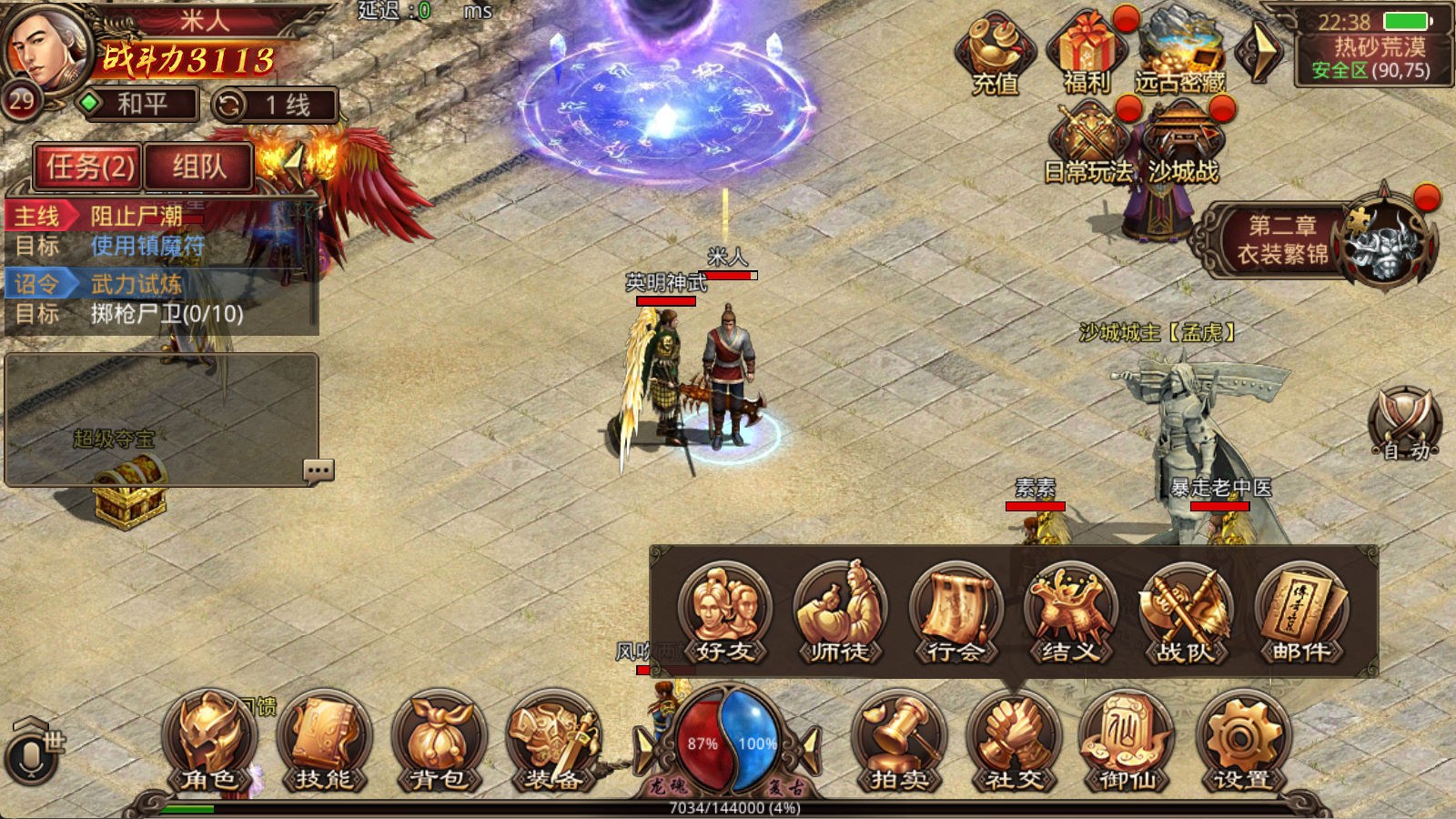Screen dimensions: 1456x819
Task: Change the 1 线 server line
Action: (275, 106)
